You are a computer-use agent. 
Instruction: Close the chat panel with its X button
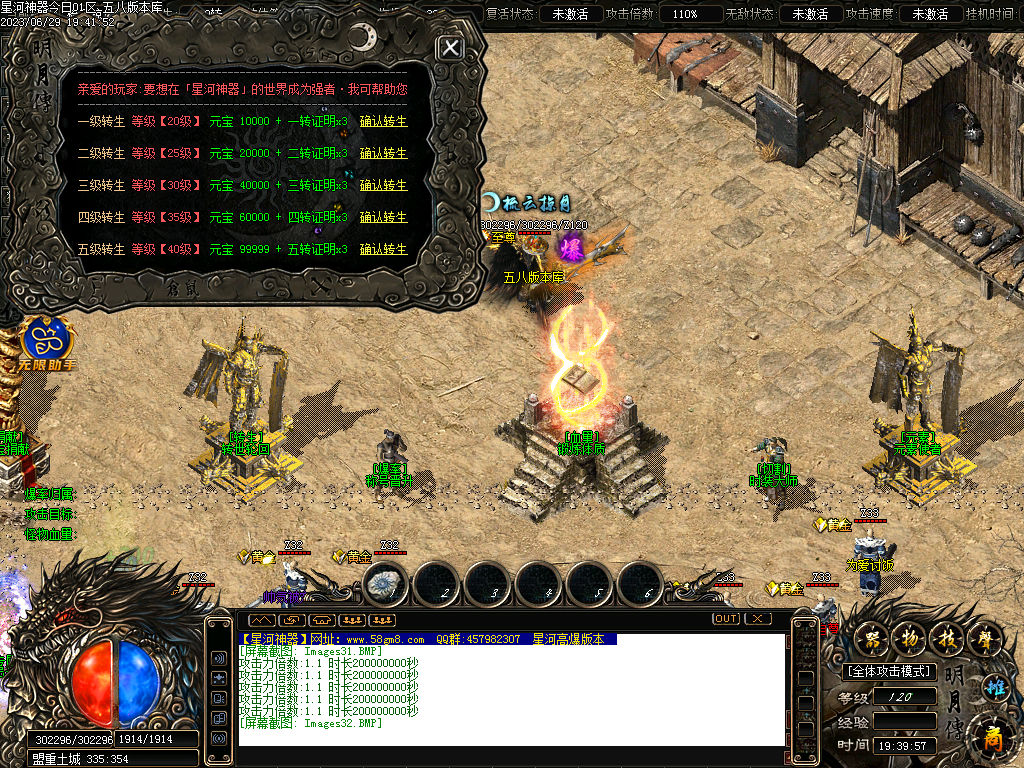pyautogui.click(x=758, y=619)
